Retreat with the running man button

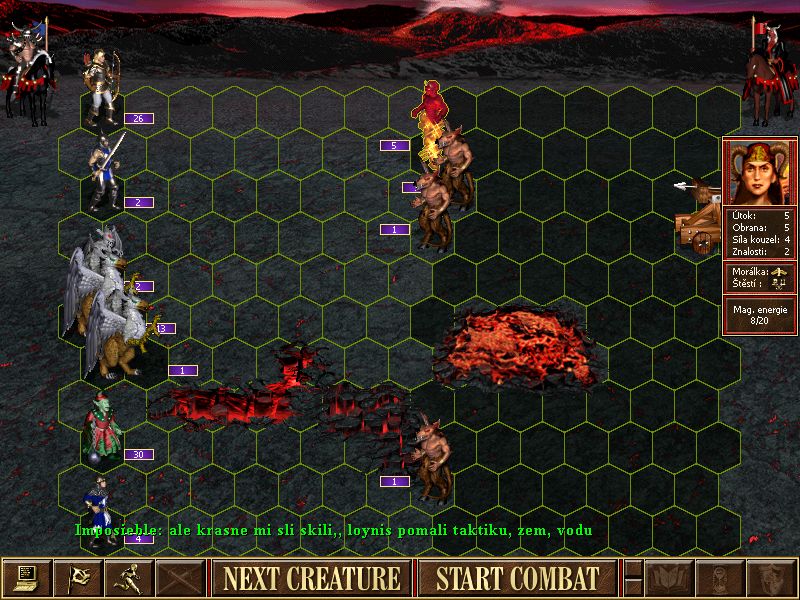pyautogui.click(x=129, y=578)
